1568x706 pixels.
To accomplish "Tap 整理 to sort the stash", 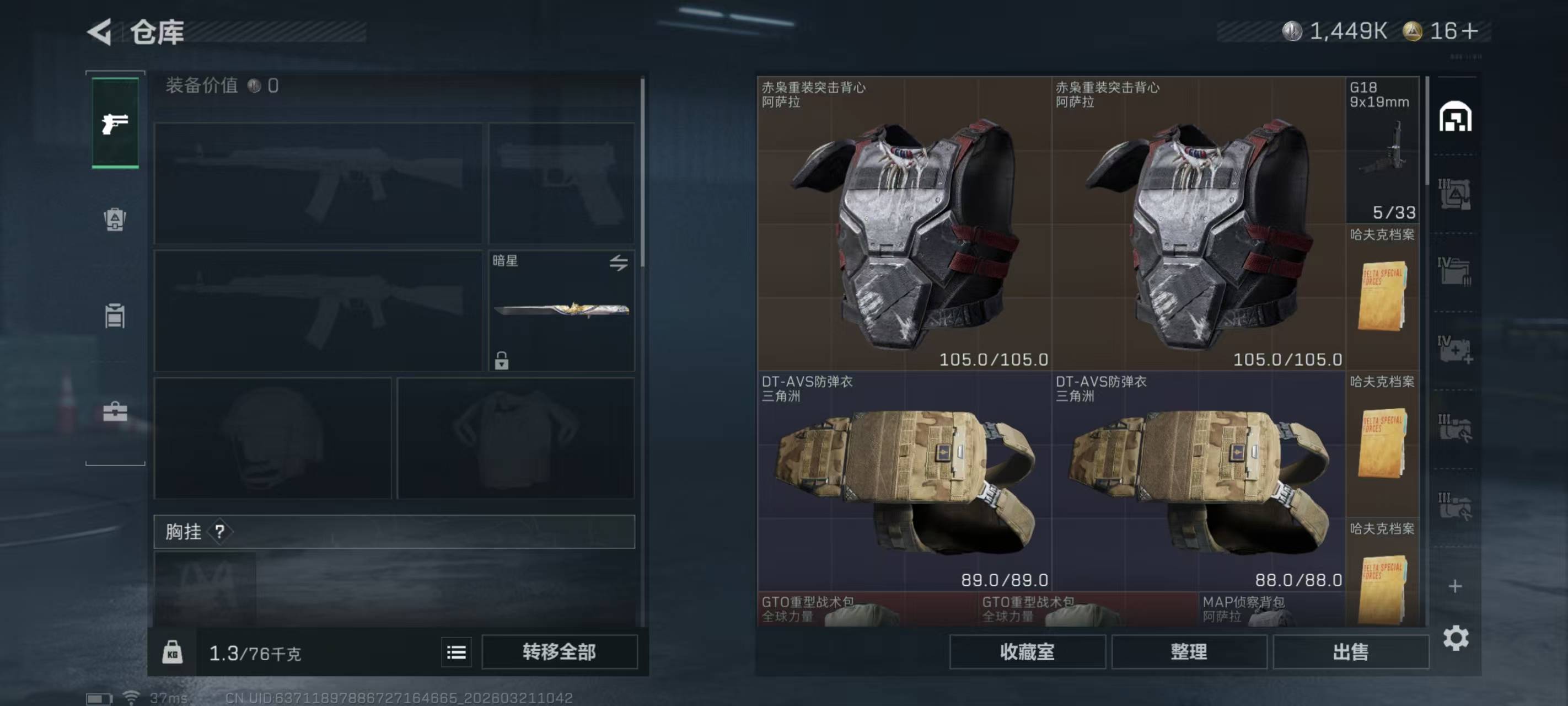I will pyautogui.click(x=1189, y=652).
